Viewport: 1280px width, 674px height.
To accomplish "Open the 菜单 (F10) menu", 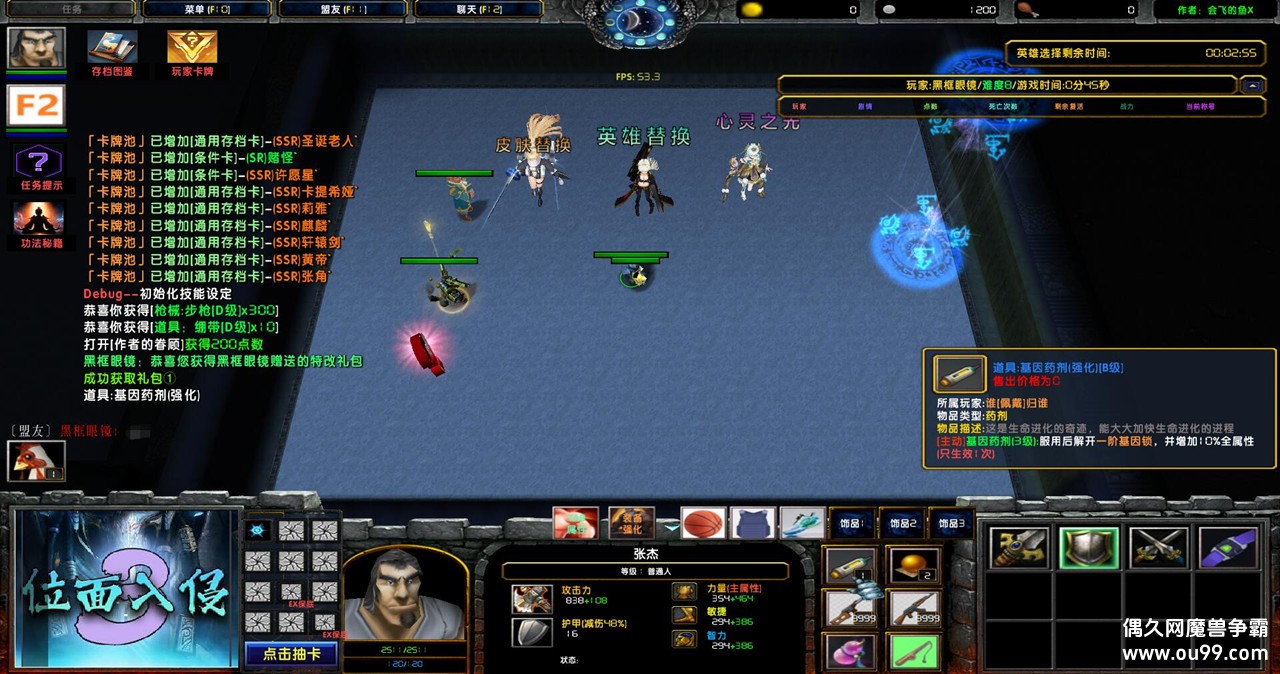I will click(207, 9).
